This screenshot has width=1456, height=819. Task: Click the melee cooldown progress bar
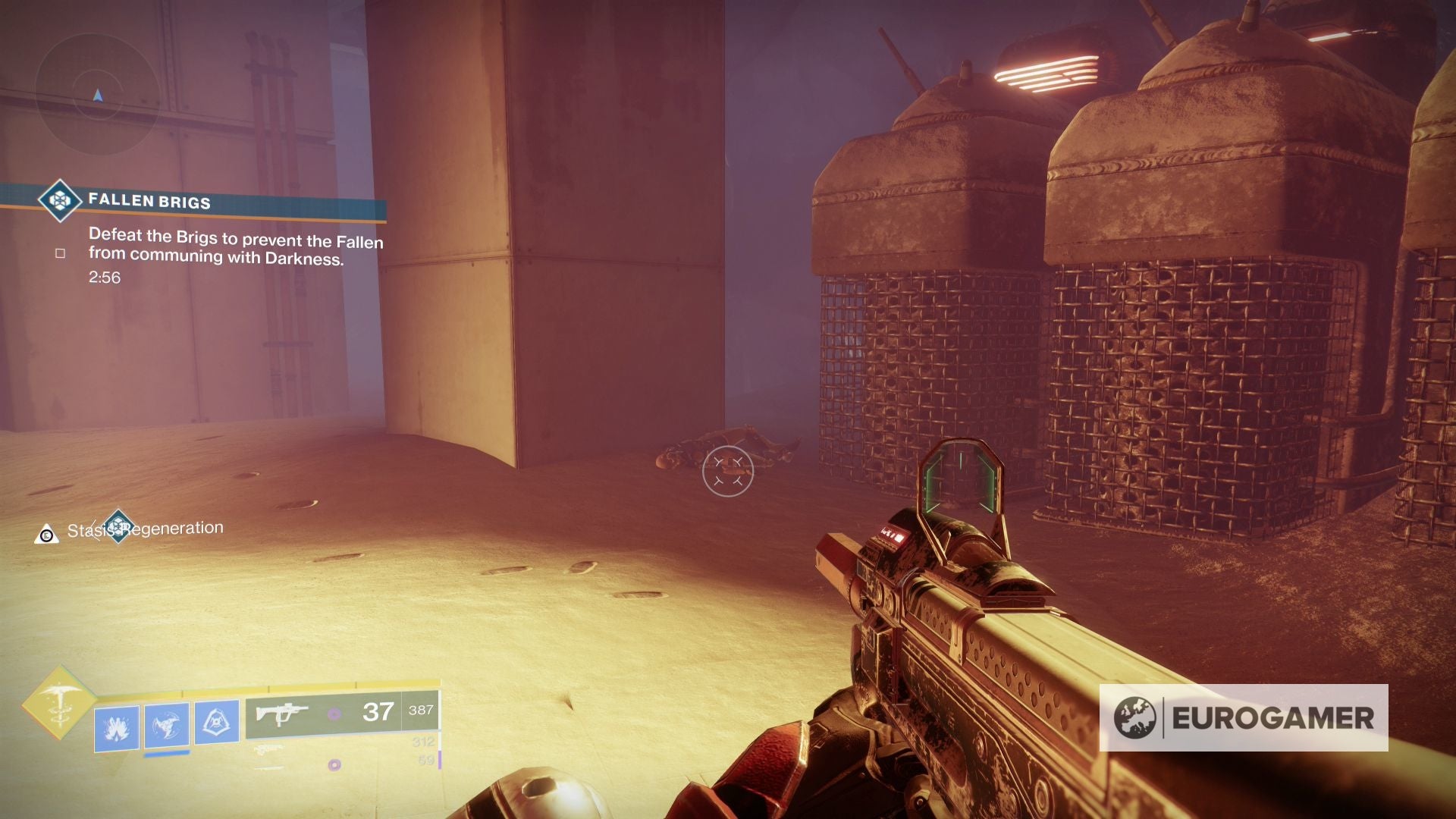pos(167,755)
